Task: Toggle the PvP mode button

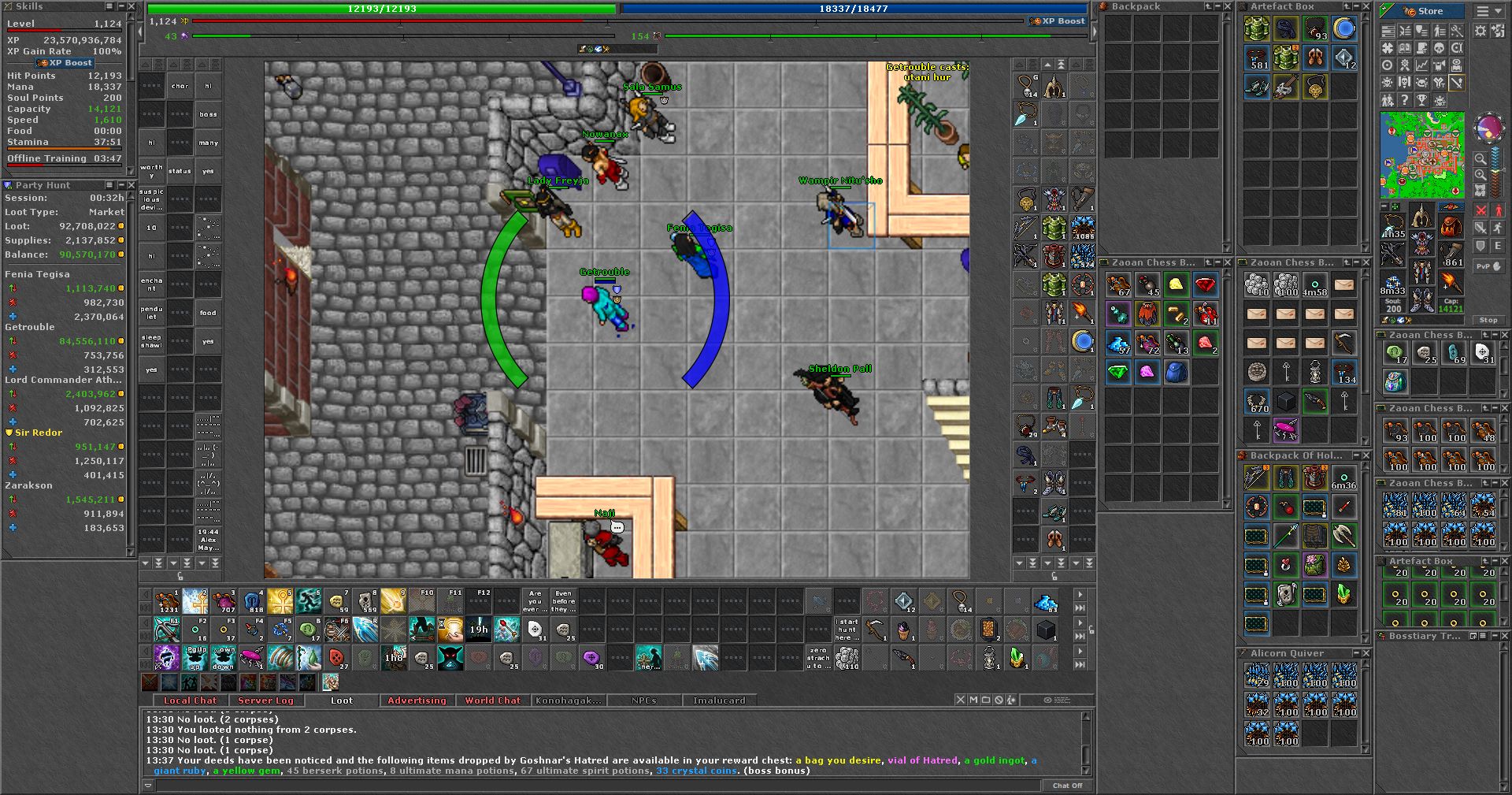Action: pyautogui.click(x=1488, y=266)
